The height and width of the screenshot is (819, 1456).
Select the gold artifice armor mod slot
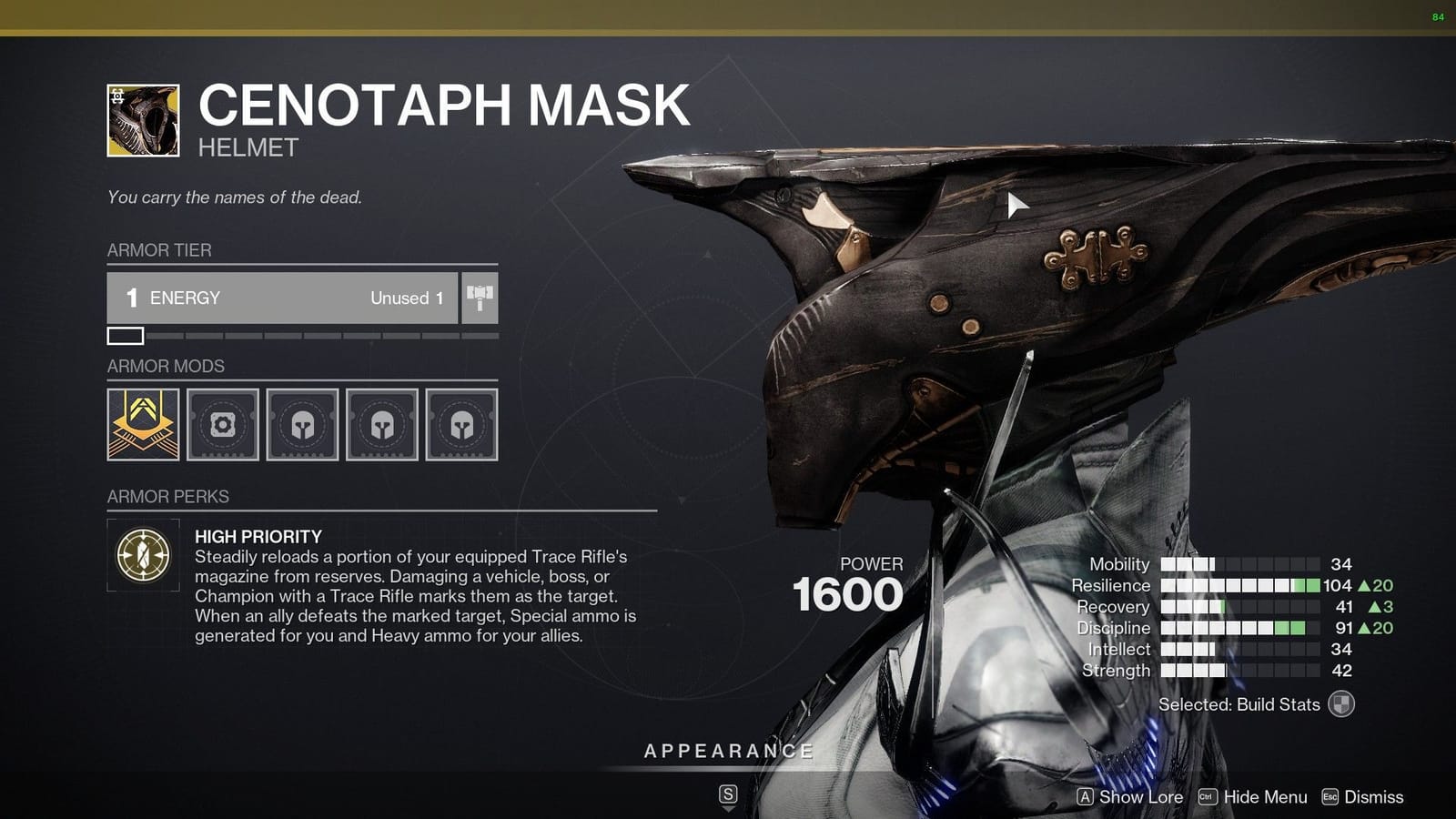[142, 424]
